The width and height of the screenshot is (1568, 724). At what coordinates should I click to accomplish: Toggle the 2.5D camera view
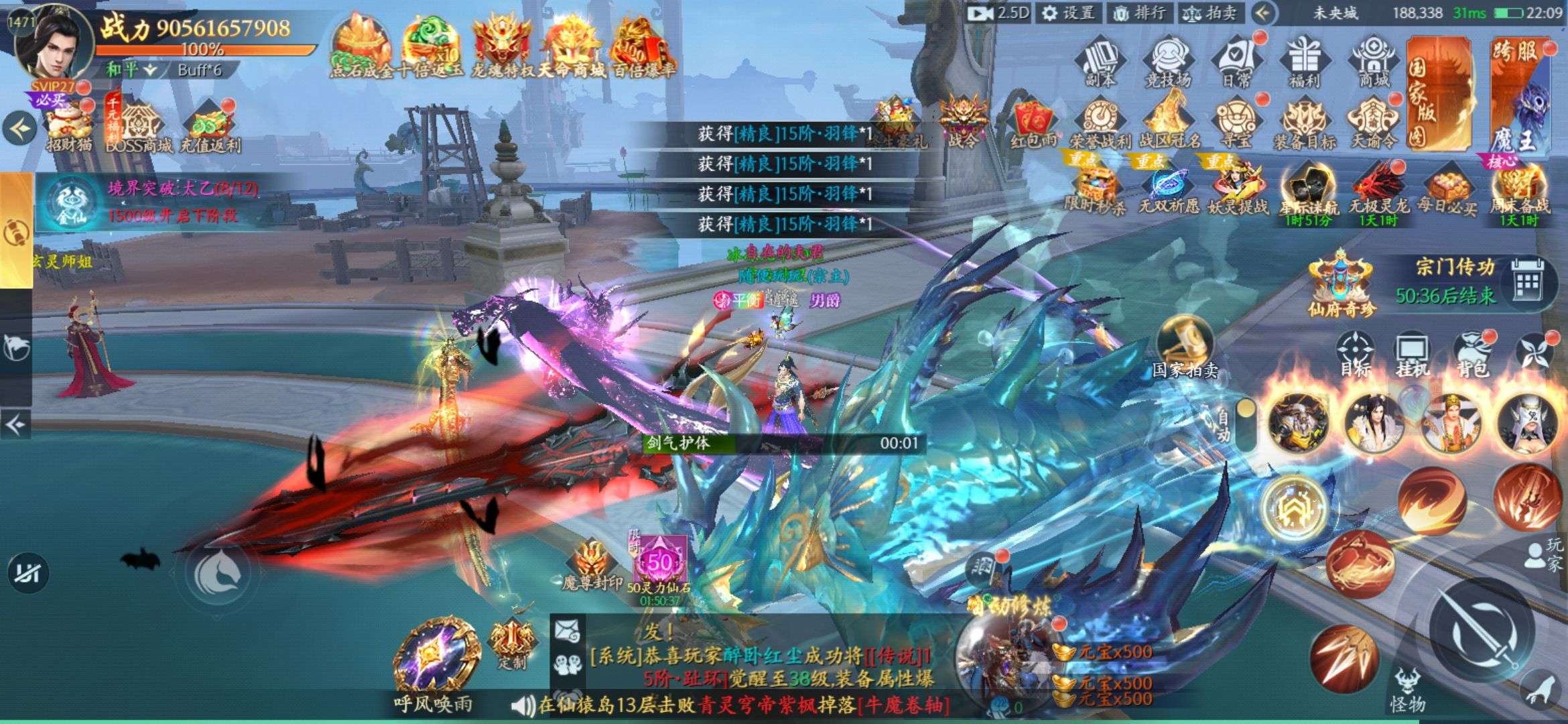tap(998, 13)
